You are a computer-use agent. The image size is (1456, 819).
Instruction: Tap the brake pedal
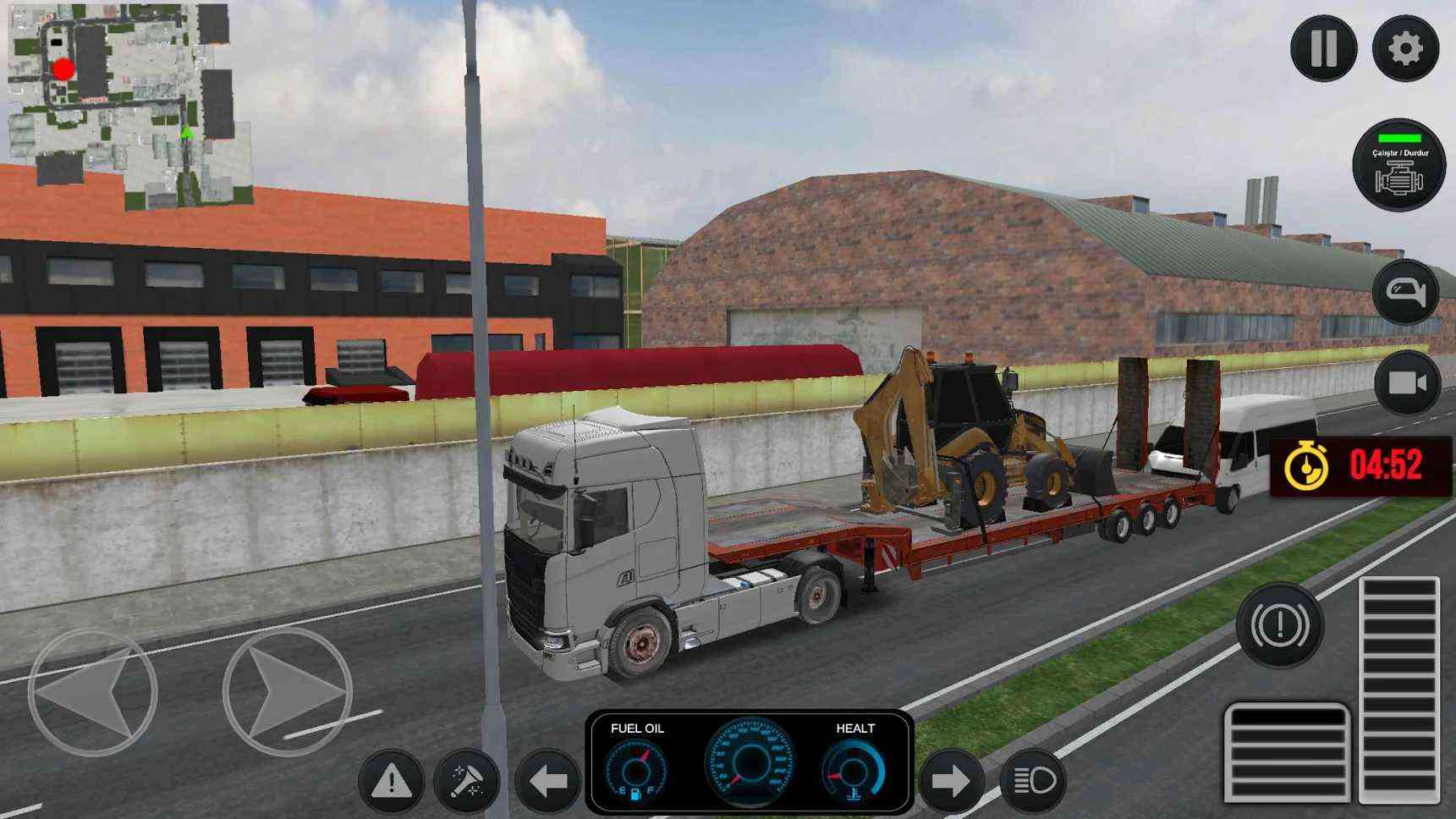coord(1287,753)
